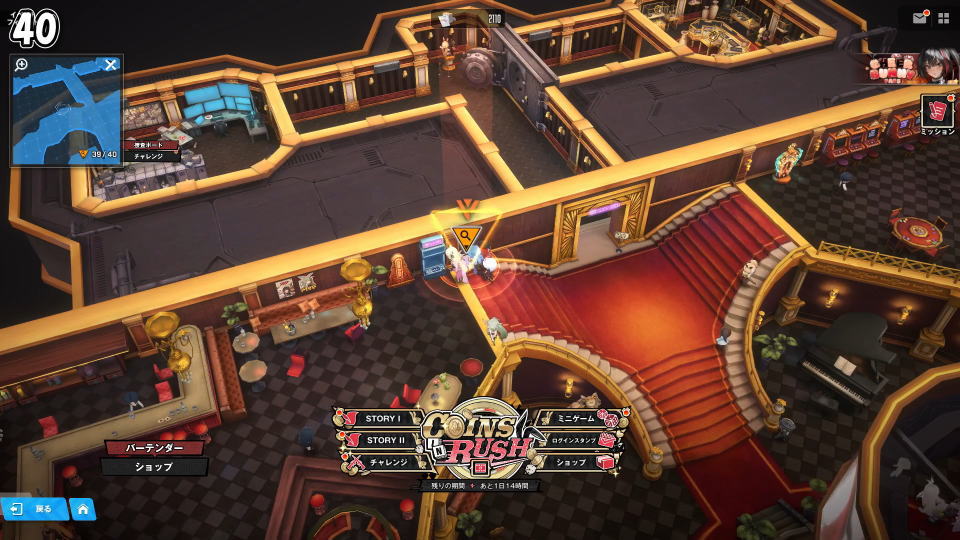The image size is (960, 540).
Task: Select the バーテンダー bartender label
Action: (153, 448)
